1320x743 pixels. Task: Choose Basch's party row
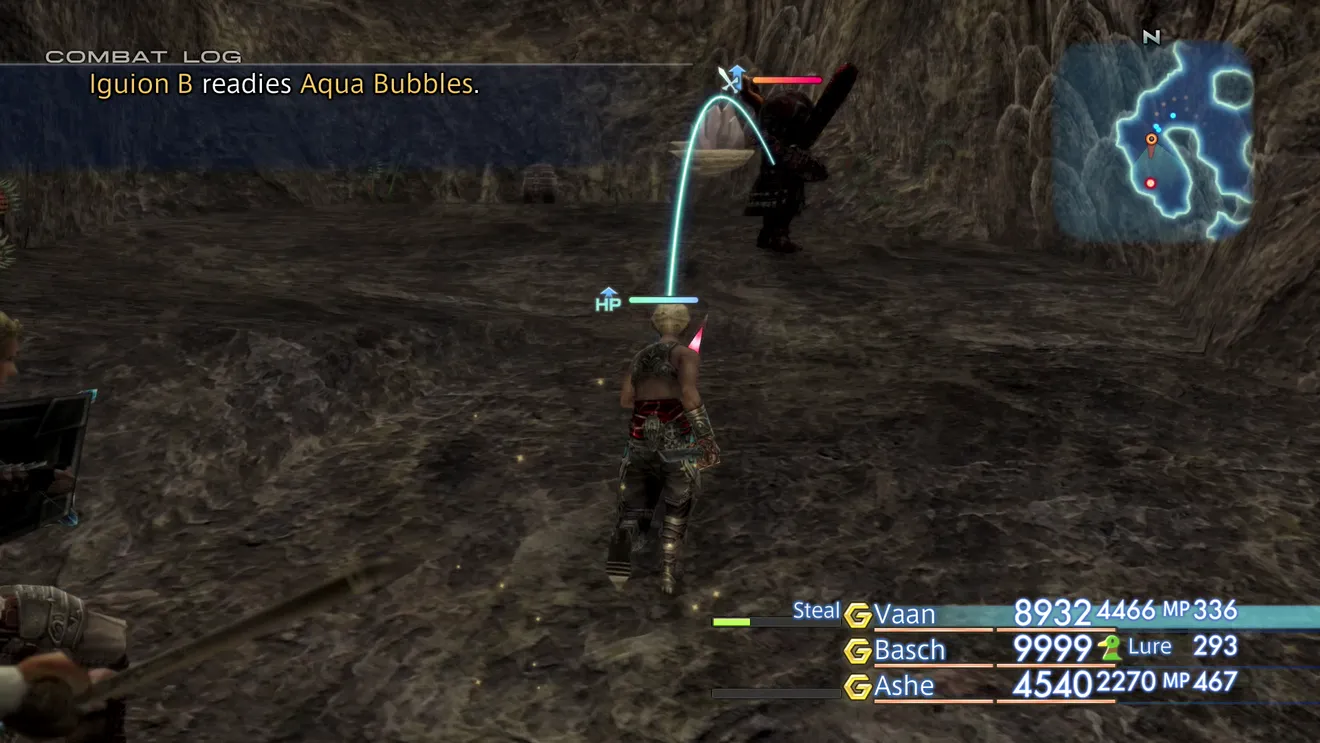tap(909, 650)
